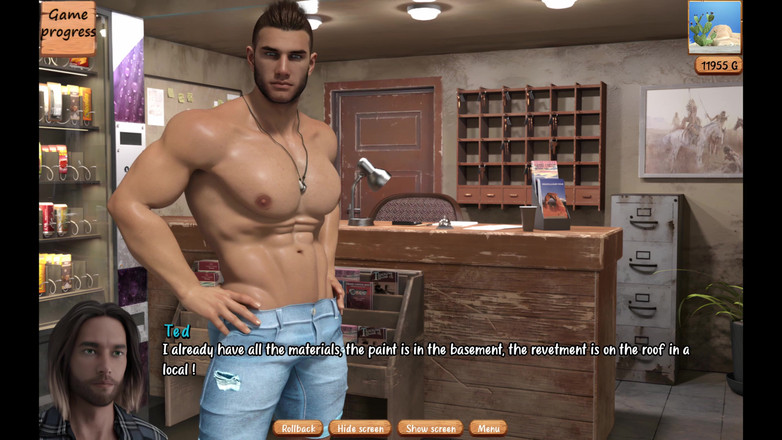Select the Show screen button
The width and height of the screenshot is (782, 440).
(x=430, y=428)
